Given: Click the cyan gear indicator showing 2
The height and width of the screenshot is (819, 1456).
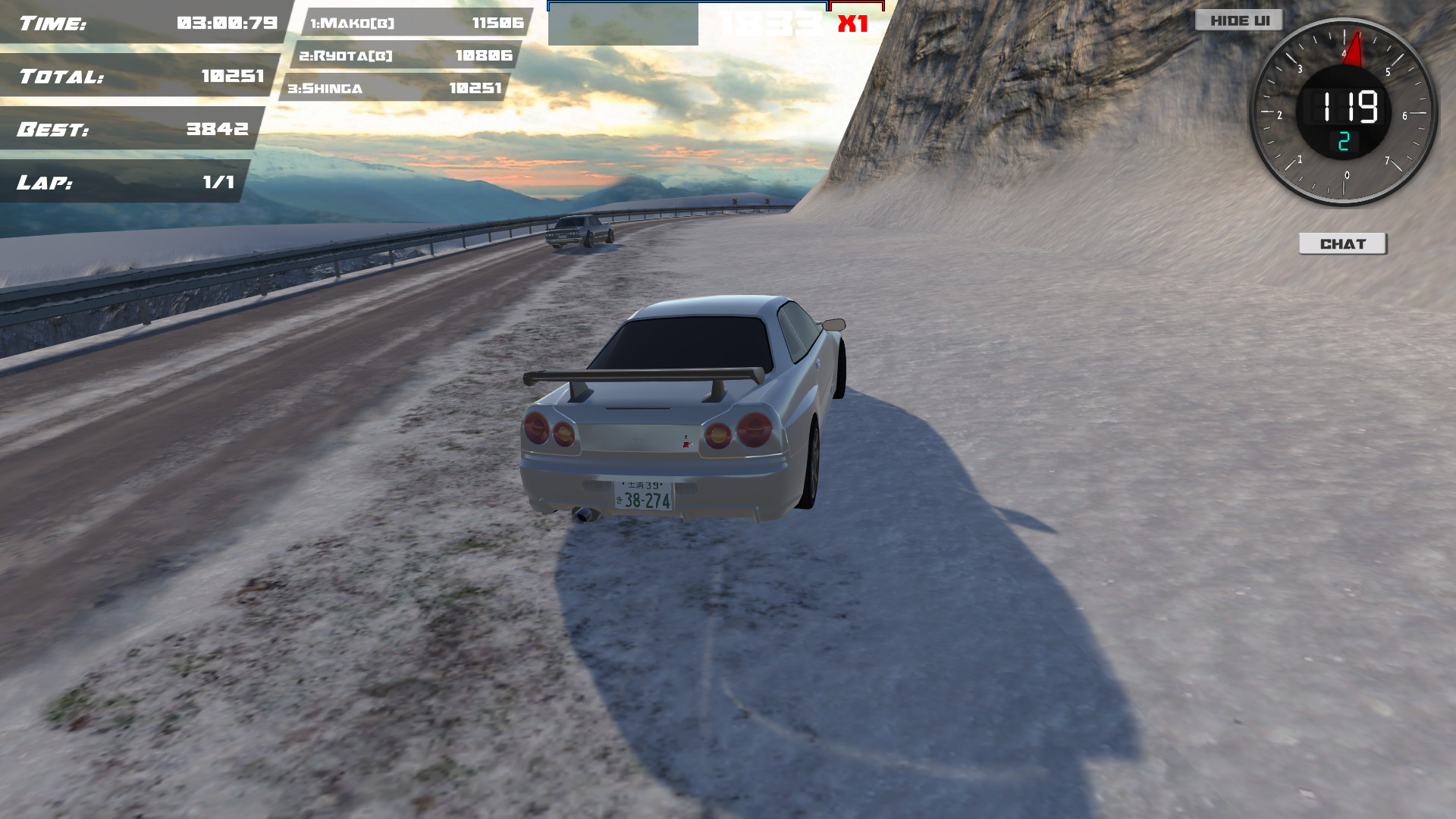Looking at the screenshot, I should coord(1344,140).
